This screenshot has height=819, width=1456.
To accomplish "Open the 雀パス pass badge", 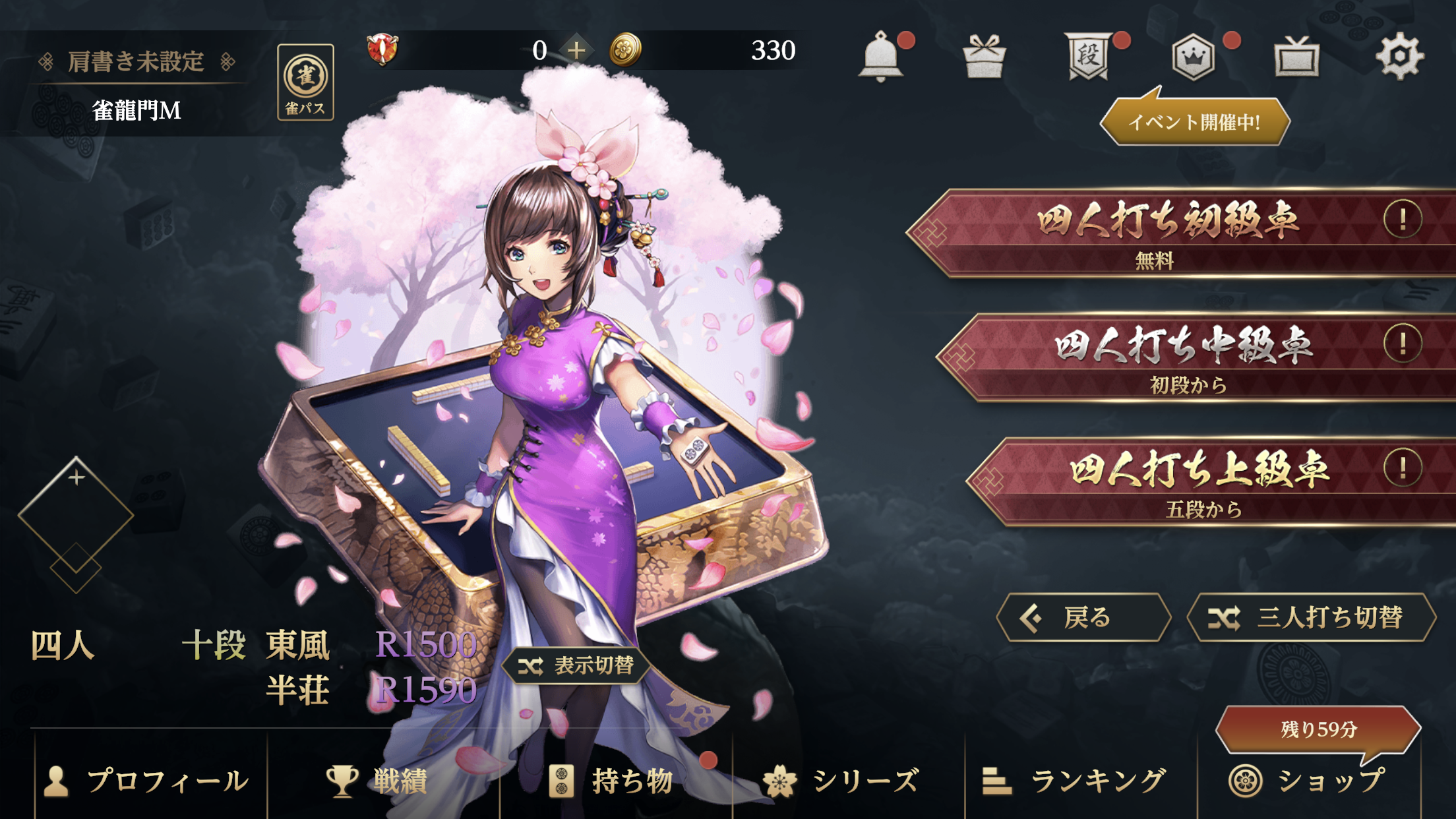I will 305,82.
